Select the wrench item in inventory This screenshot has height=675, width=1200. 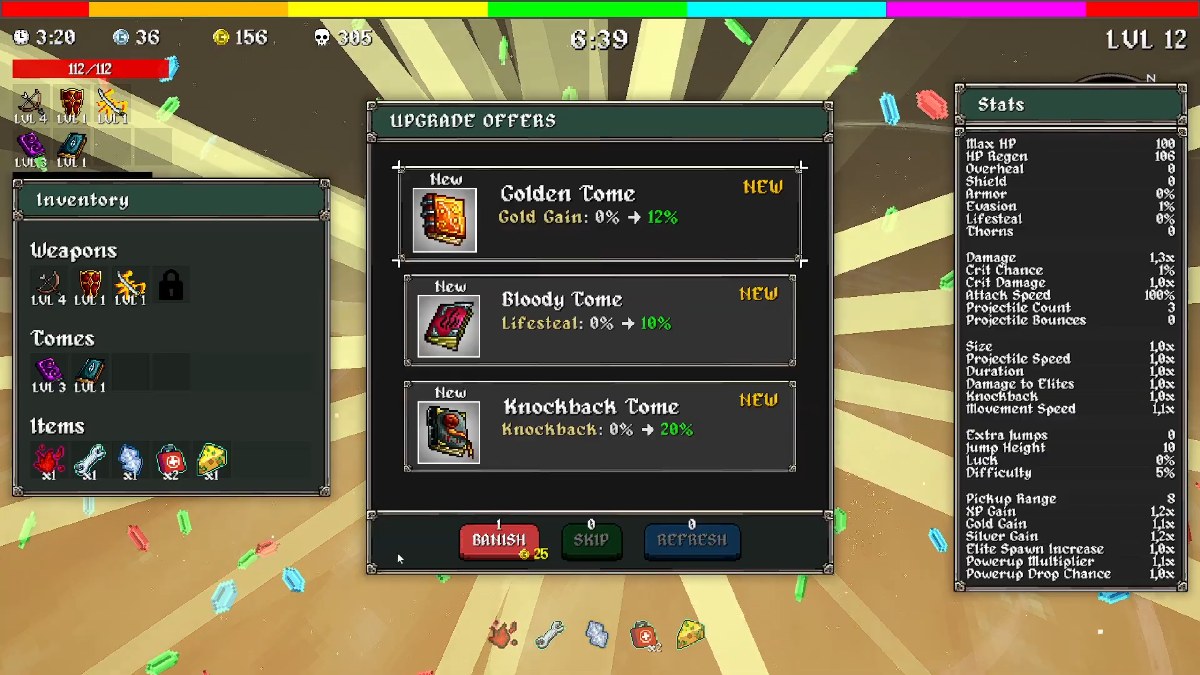coord(90,460)
